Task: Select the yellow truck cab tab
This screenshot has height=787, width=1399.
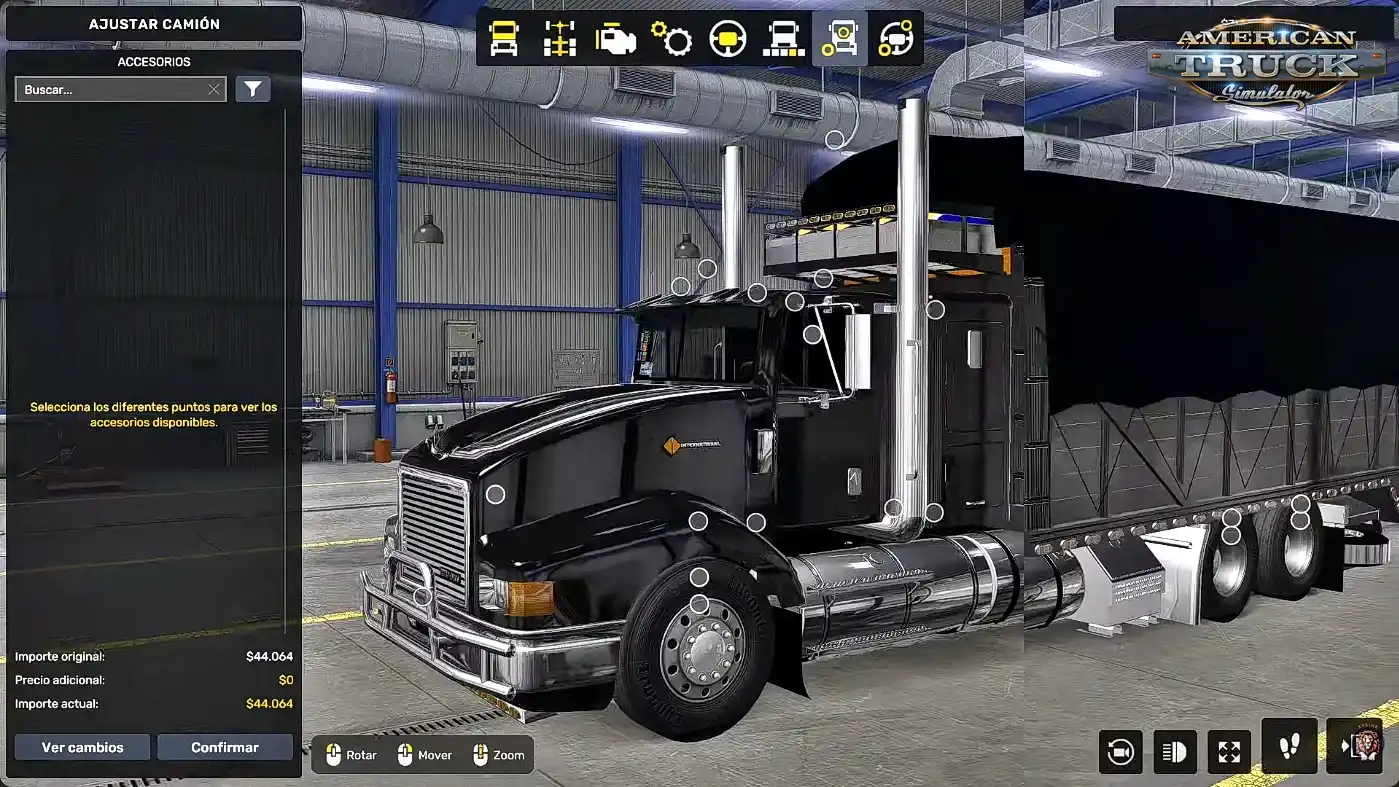Action: (504, 39)
